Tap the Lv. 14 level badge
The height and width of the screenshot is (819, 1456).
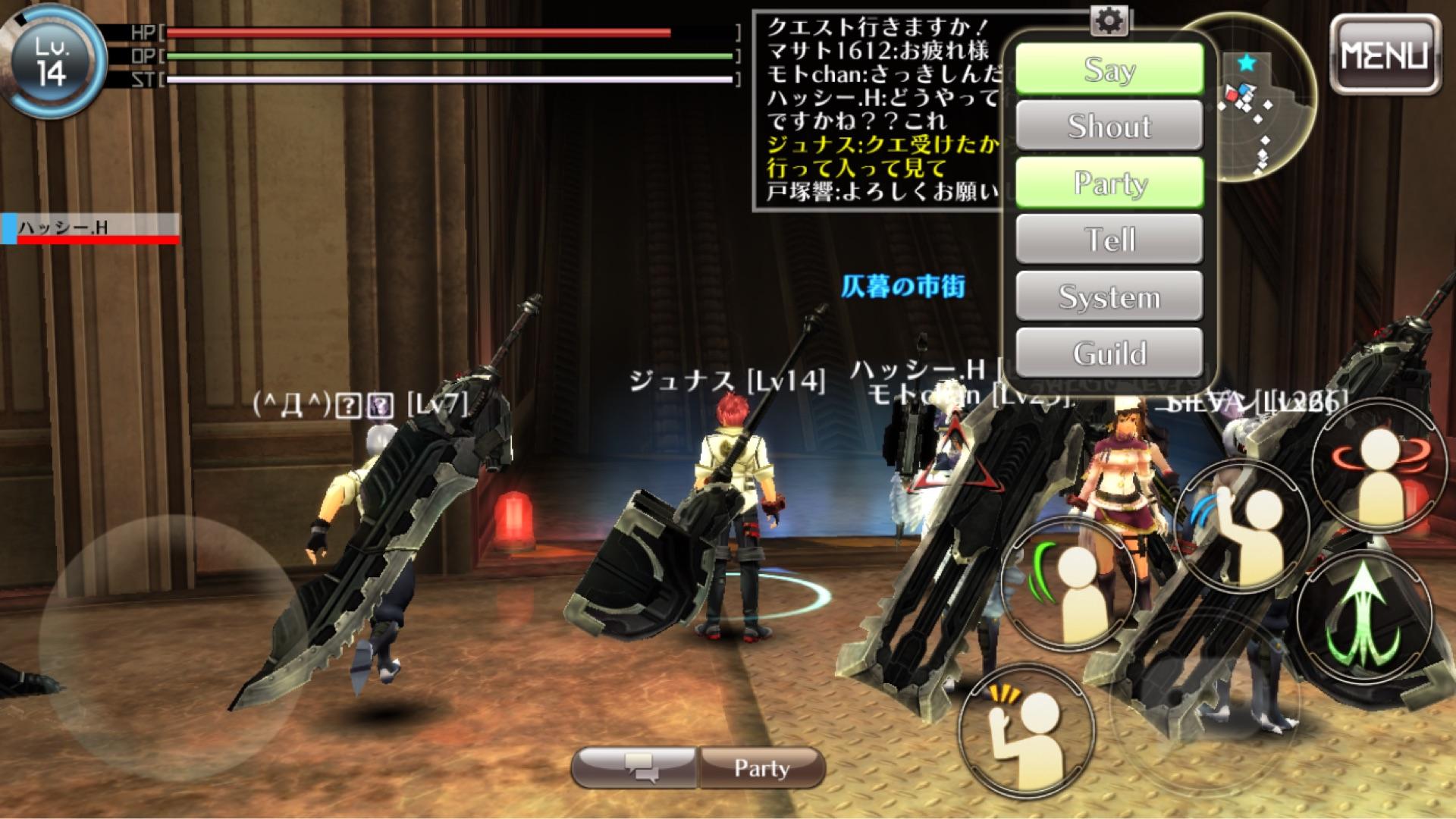52,62
